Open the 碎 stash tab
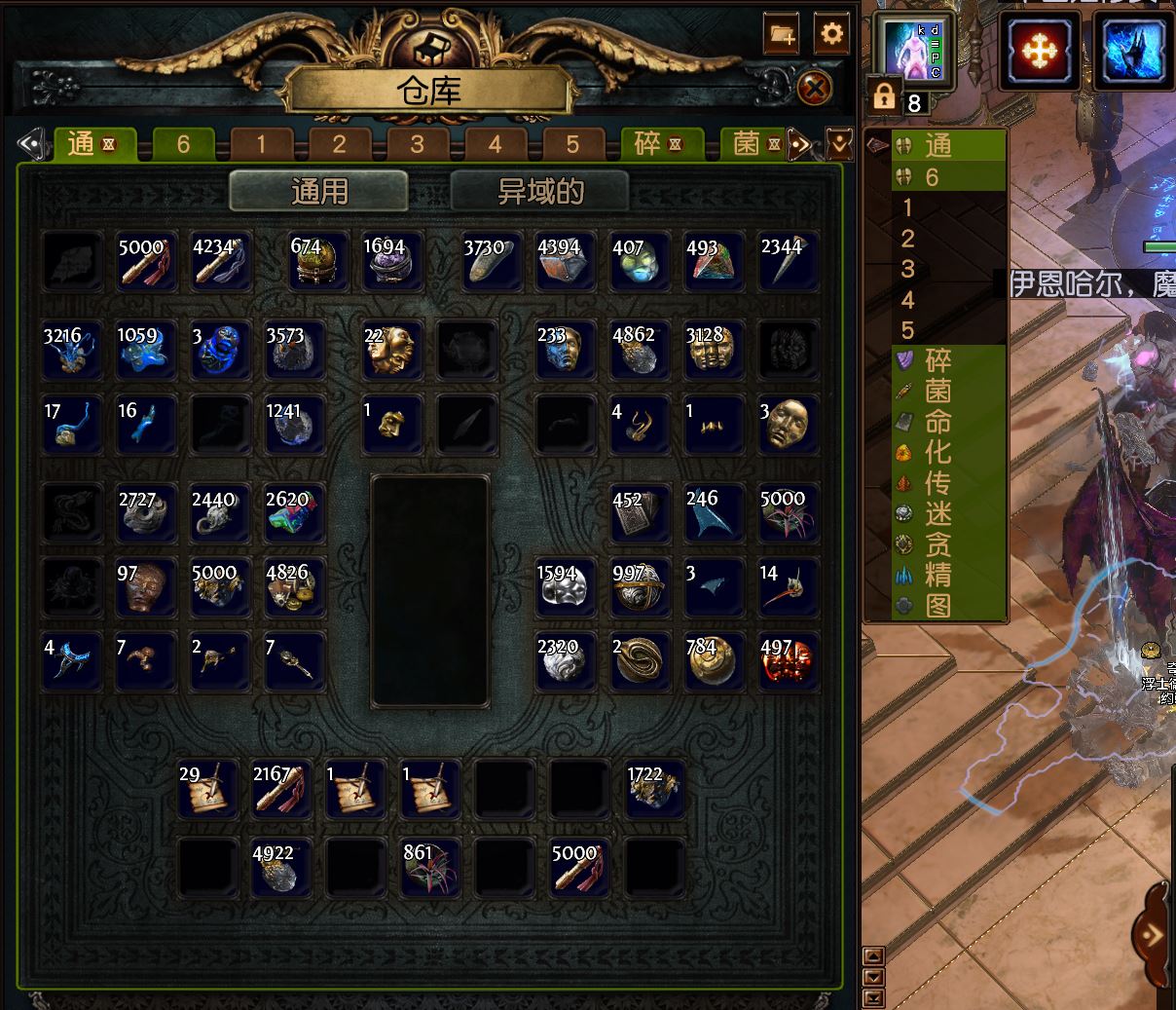Screen dimensions: 1176x1010 [657, 145]
